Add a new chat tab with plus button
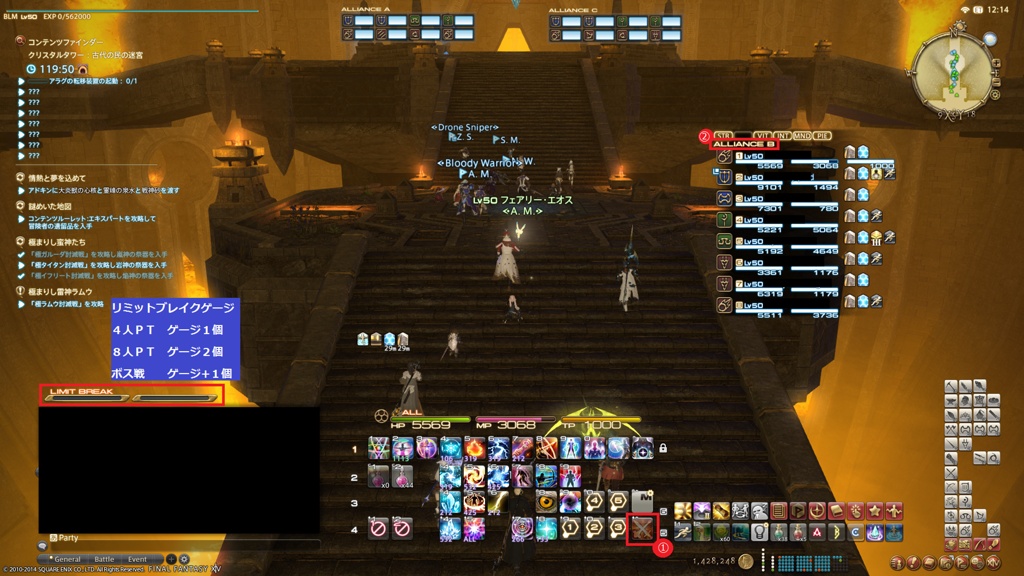Image resolution: width=1024 pixels, height=576 pixels. [171, 559]
